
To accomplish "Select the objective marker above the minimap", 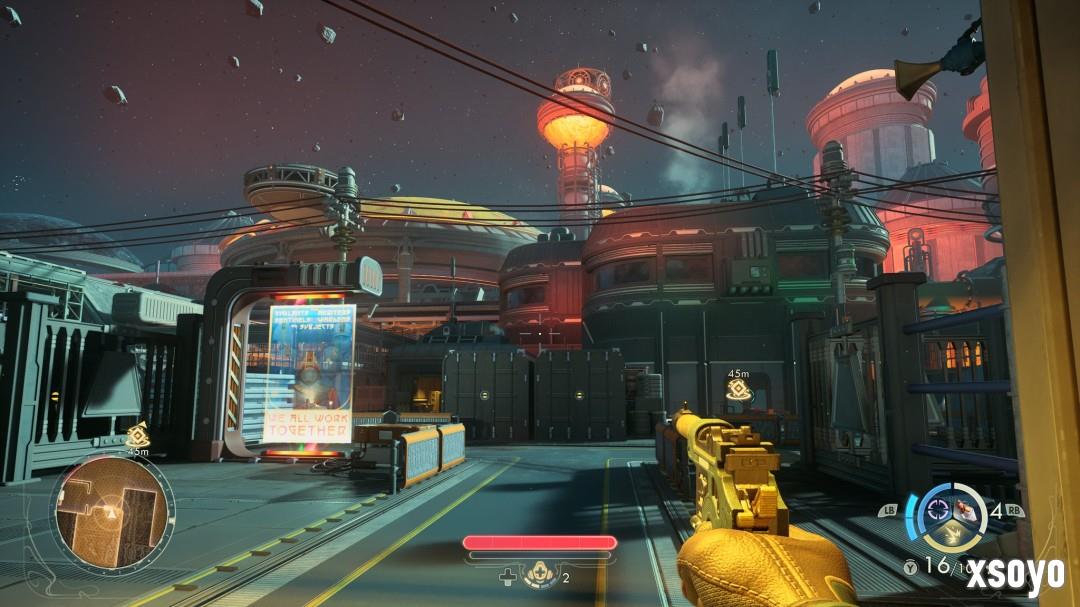I will tap(137, 435).
